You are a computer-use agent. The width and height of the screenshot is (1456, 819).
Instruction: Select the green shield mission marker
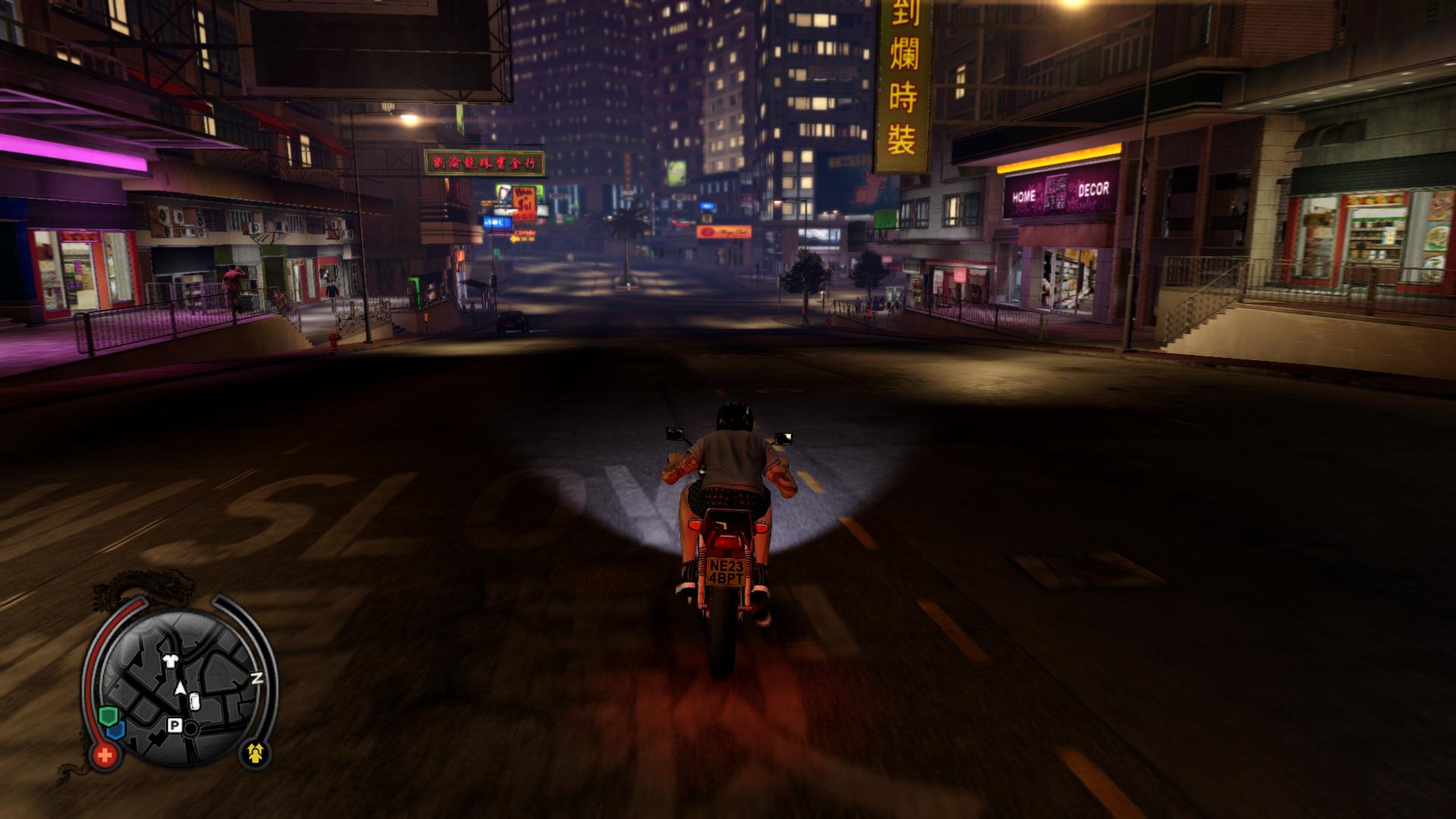pyautogui.click(x=107, y=715)
